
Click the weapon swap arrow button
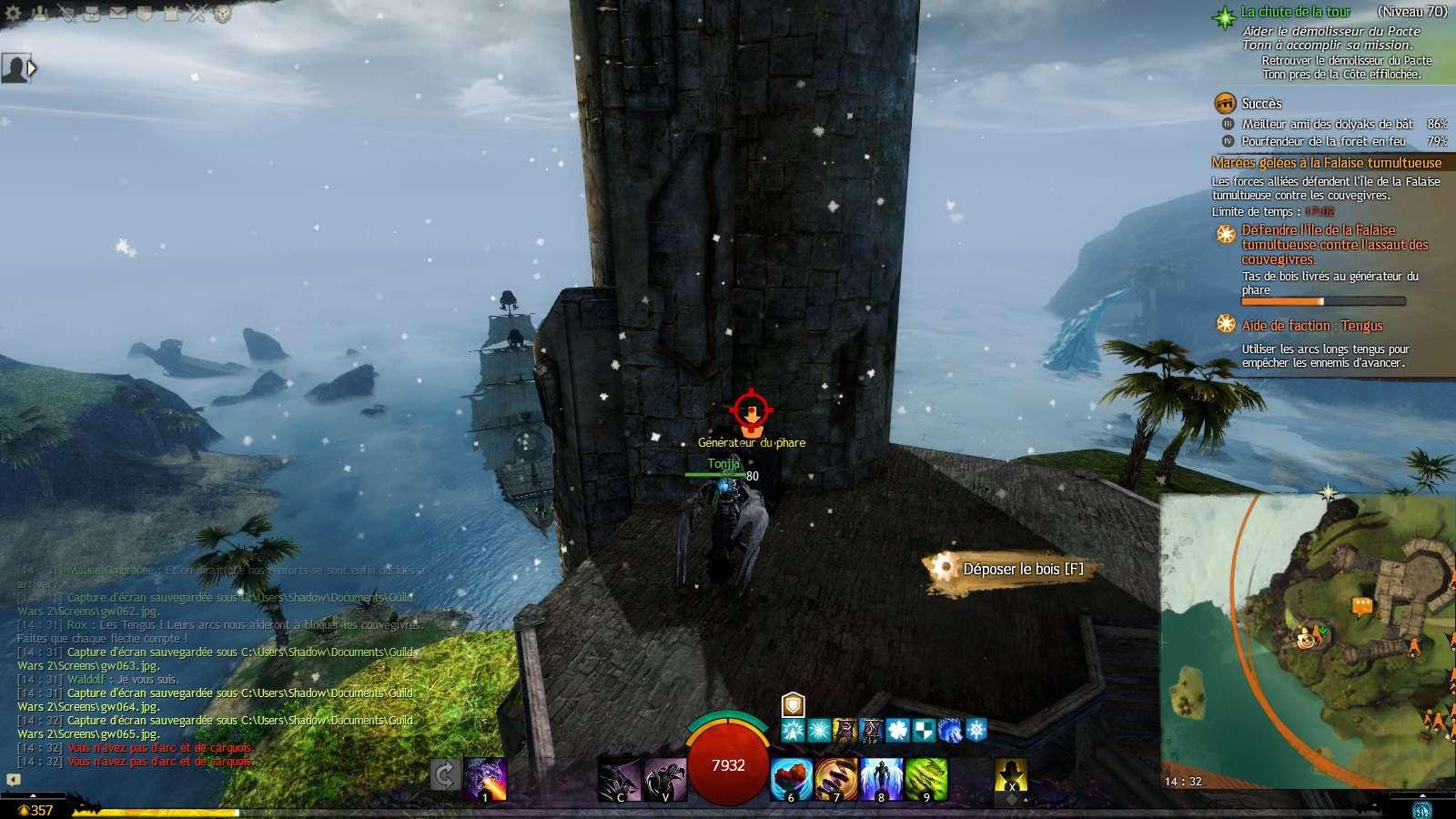point(445,775)
